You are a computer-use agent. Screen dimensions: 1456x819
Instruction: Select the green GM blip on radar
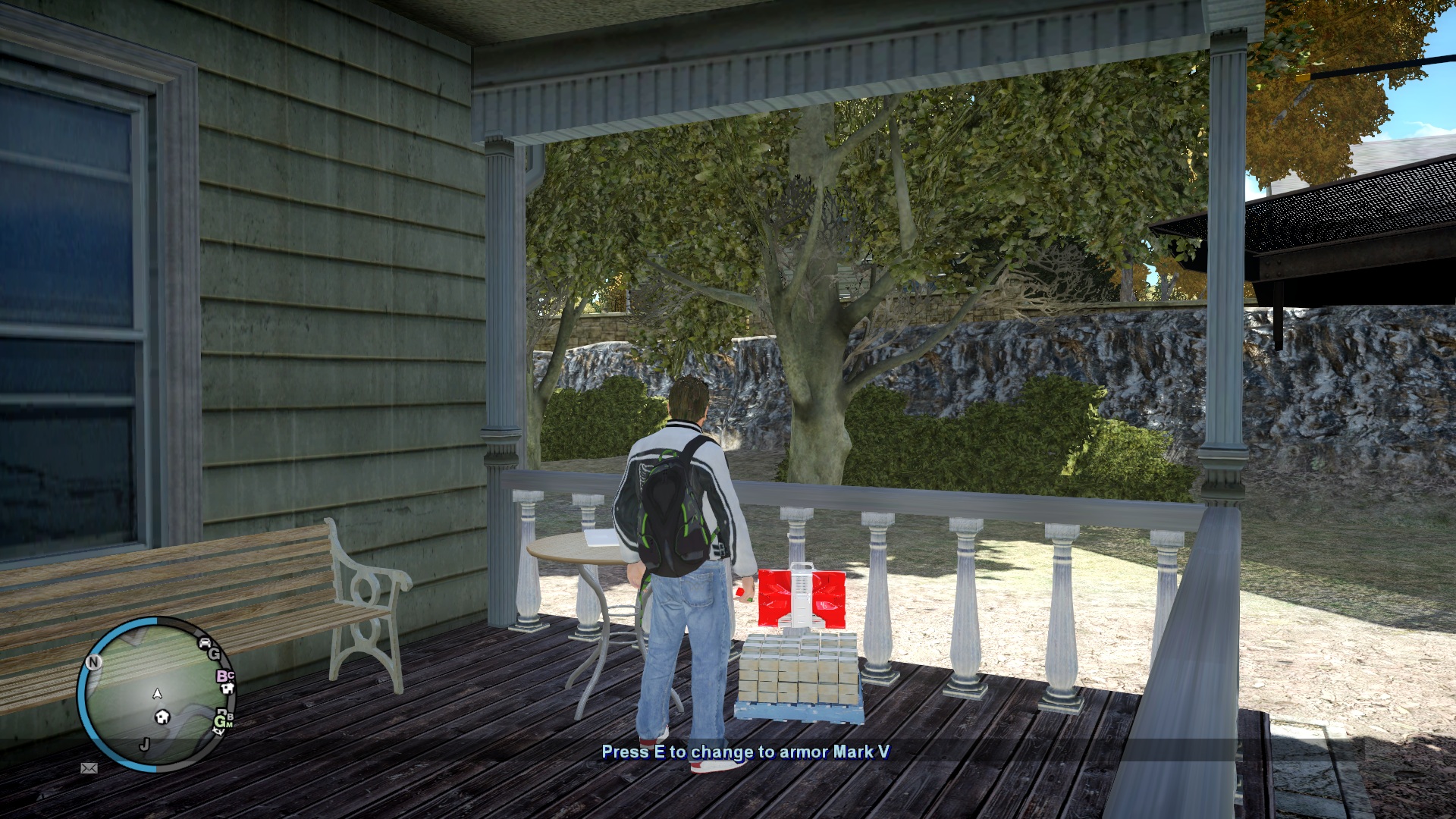[x=222, y=722]
